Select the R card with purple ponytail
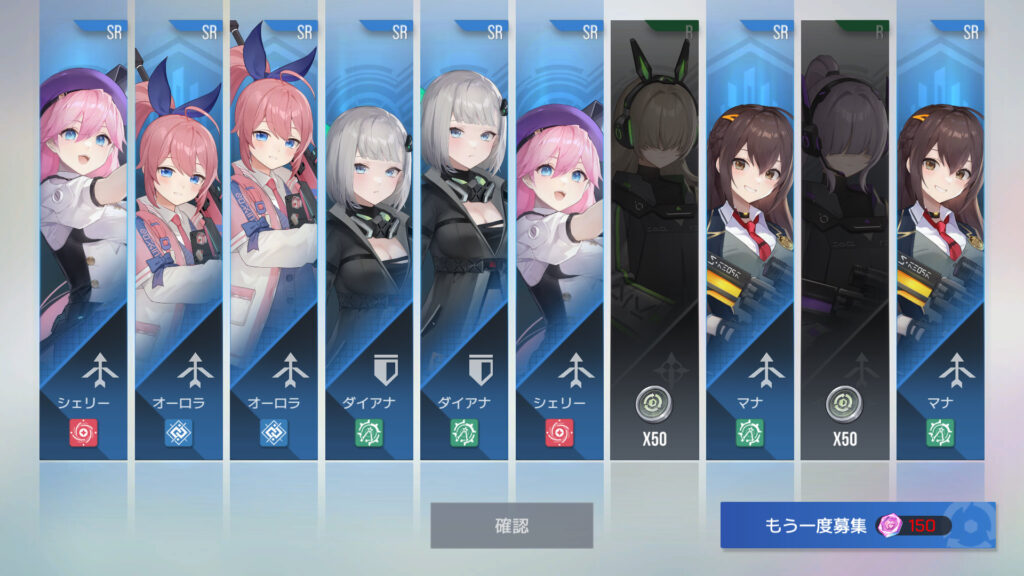The width and height of the screenshot is (1024, 576). (x=845, y=240)
